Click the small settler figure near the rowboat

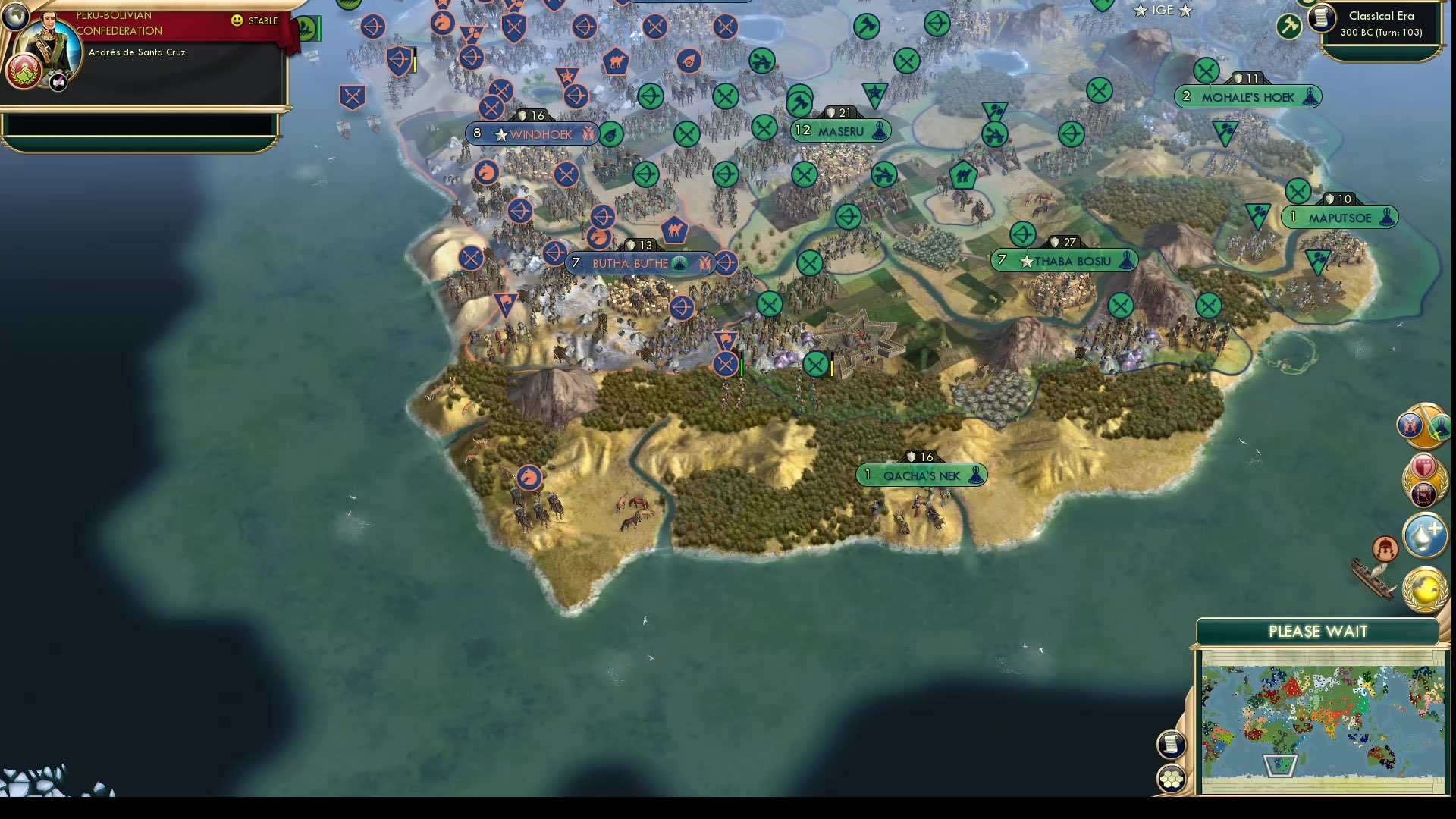[1385, 549]
